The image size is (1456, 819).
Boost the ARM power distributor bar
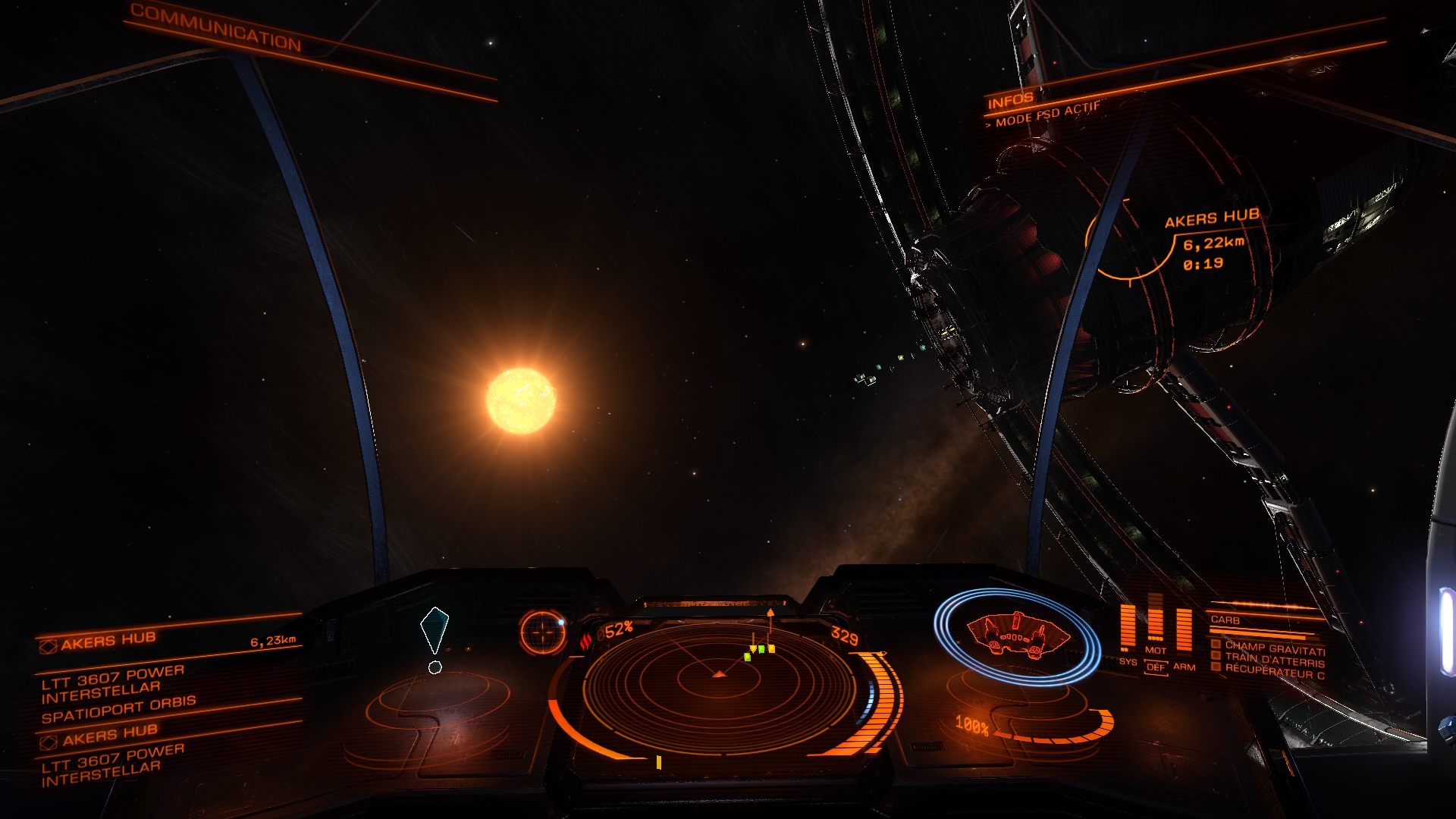(1184, 628)
